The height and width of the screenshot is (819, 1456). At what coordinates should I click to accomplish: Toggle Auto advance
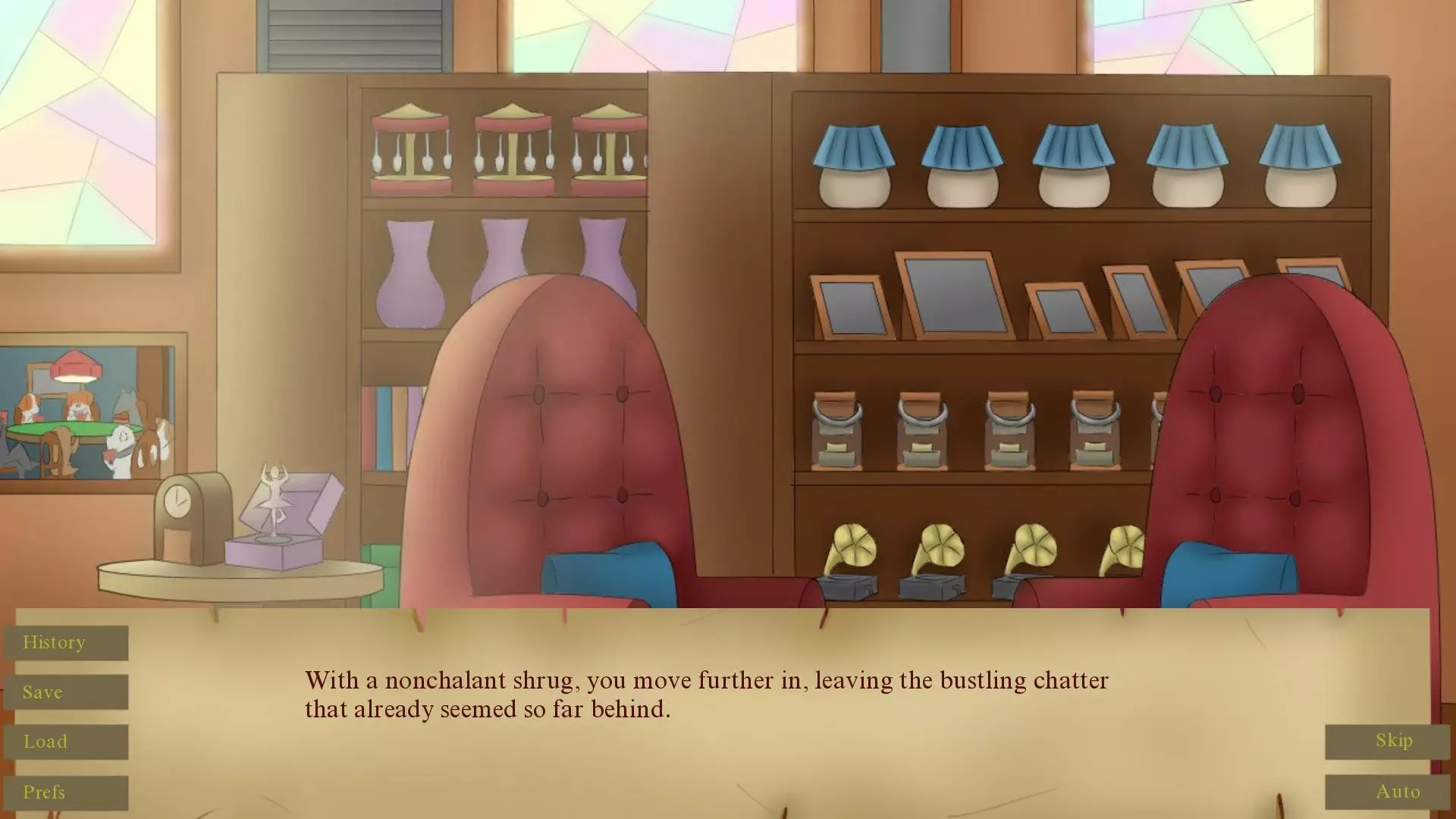coord(1387,792)
